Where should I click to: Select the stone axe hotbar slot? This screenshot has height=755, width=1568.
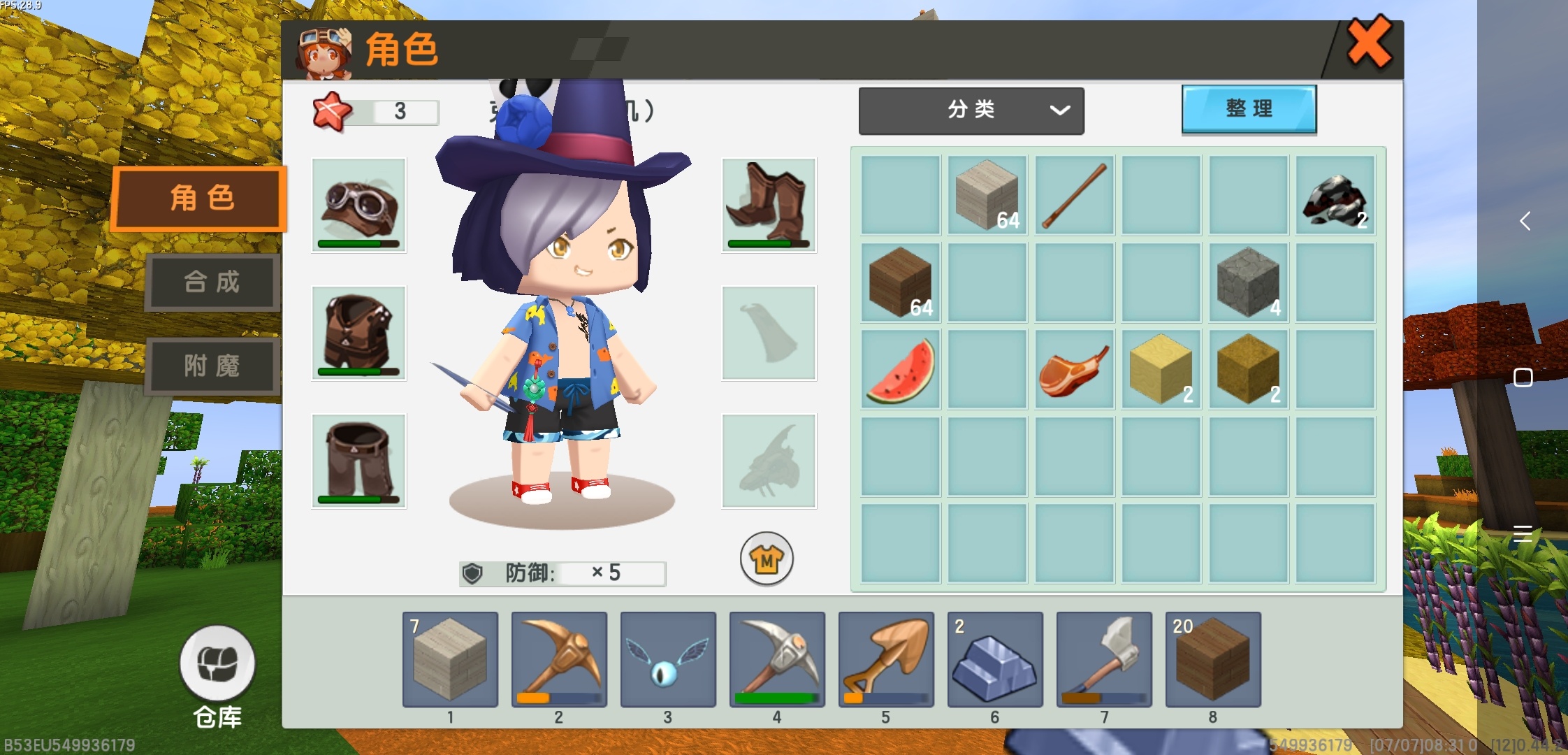click(x=1104, y=660)
